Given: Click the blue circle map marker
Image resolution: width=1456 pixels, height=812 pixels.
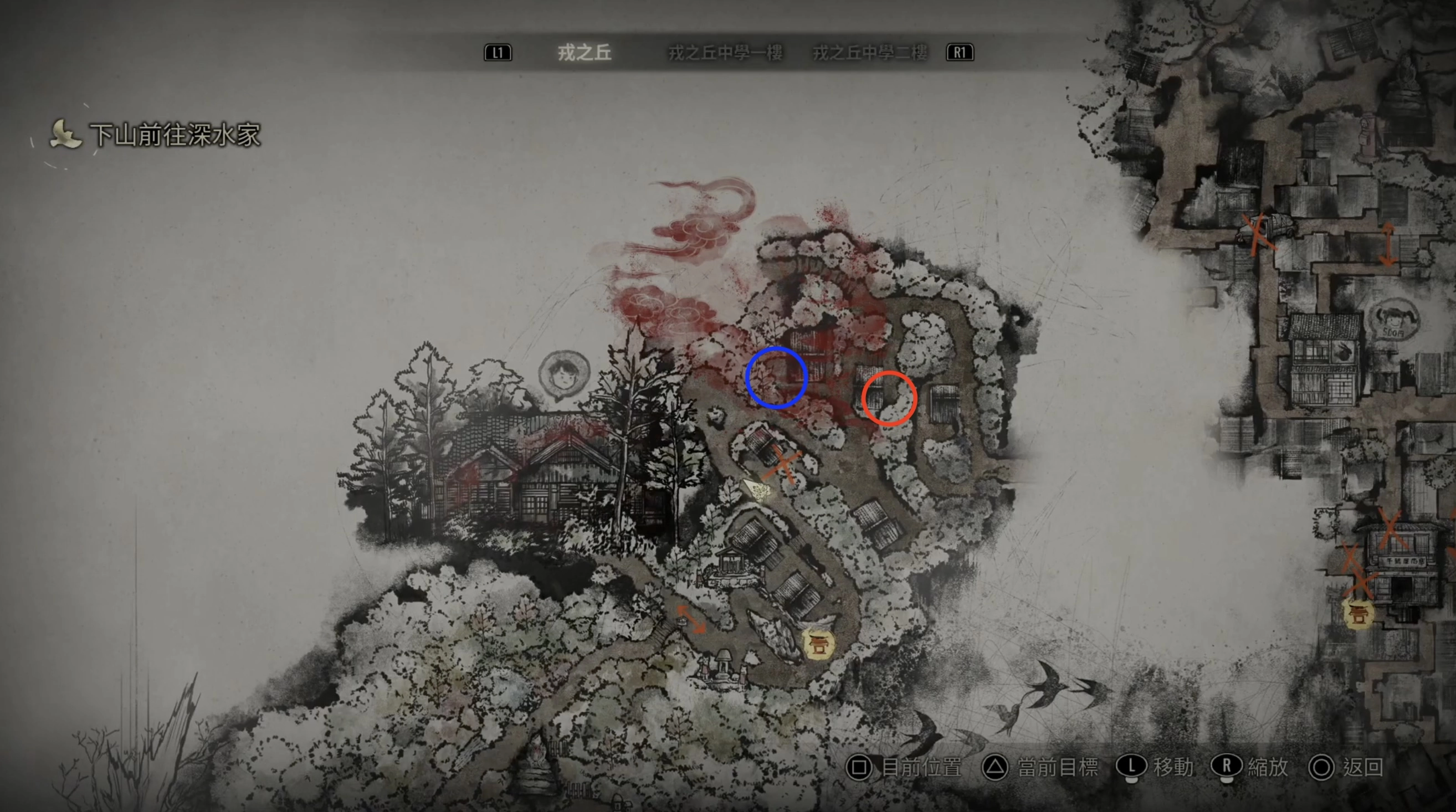Looking at the screenshot, I should [776, 377].
